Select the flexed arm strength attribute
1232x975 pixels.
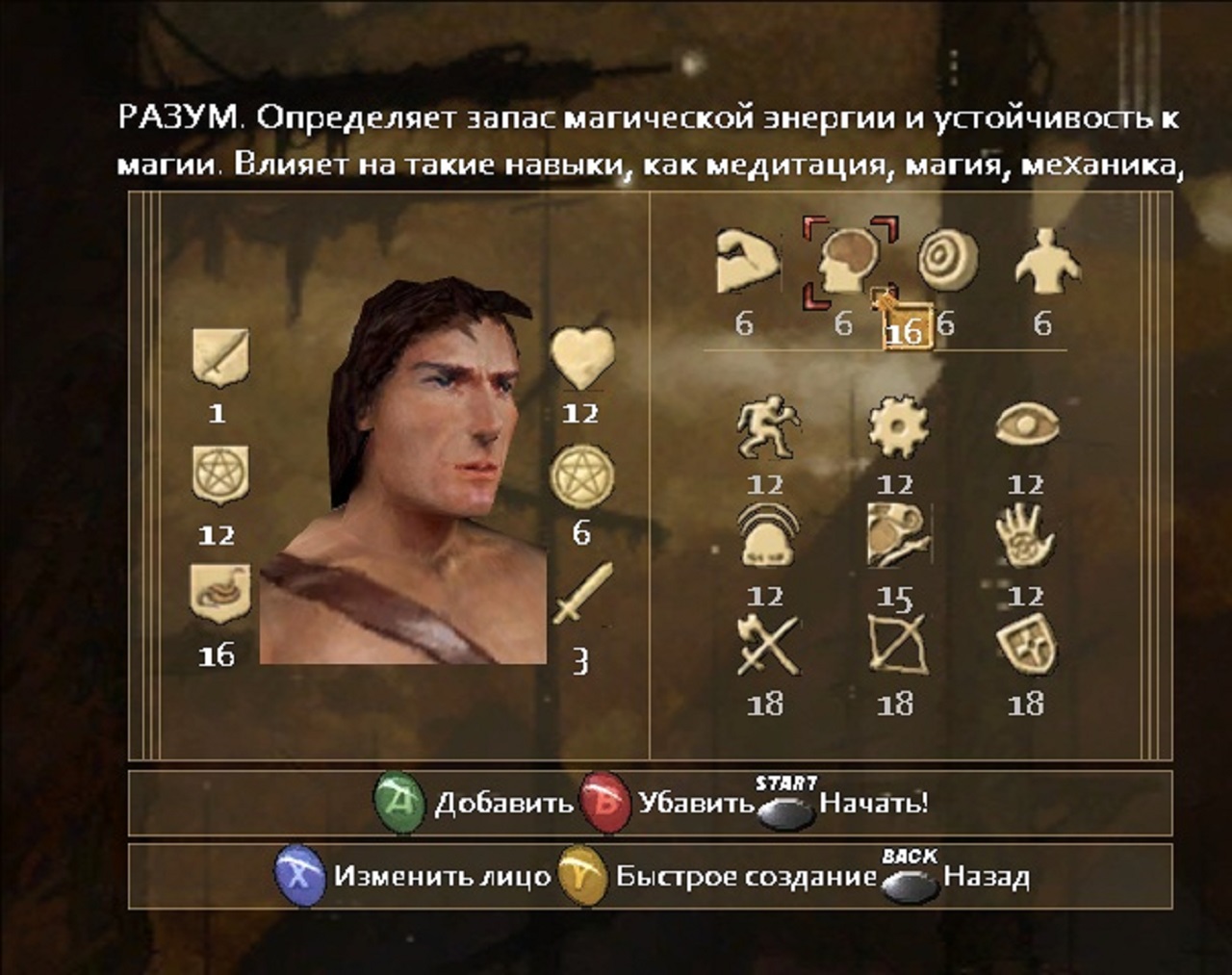[x=747, y=262]
